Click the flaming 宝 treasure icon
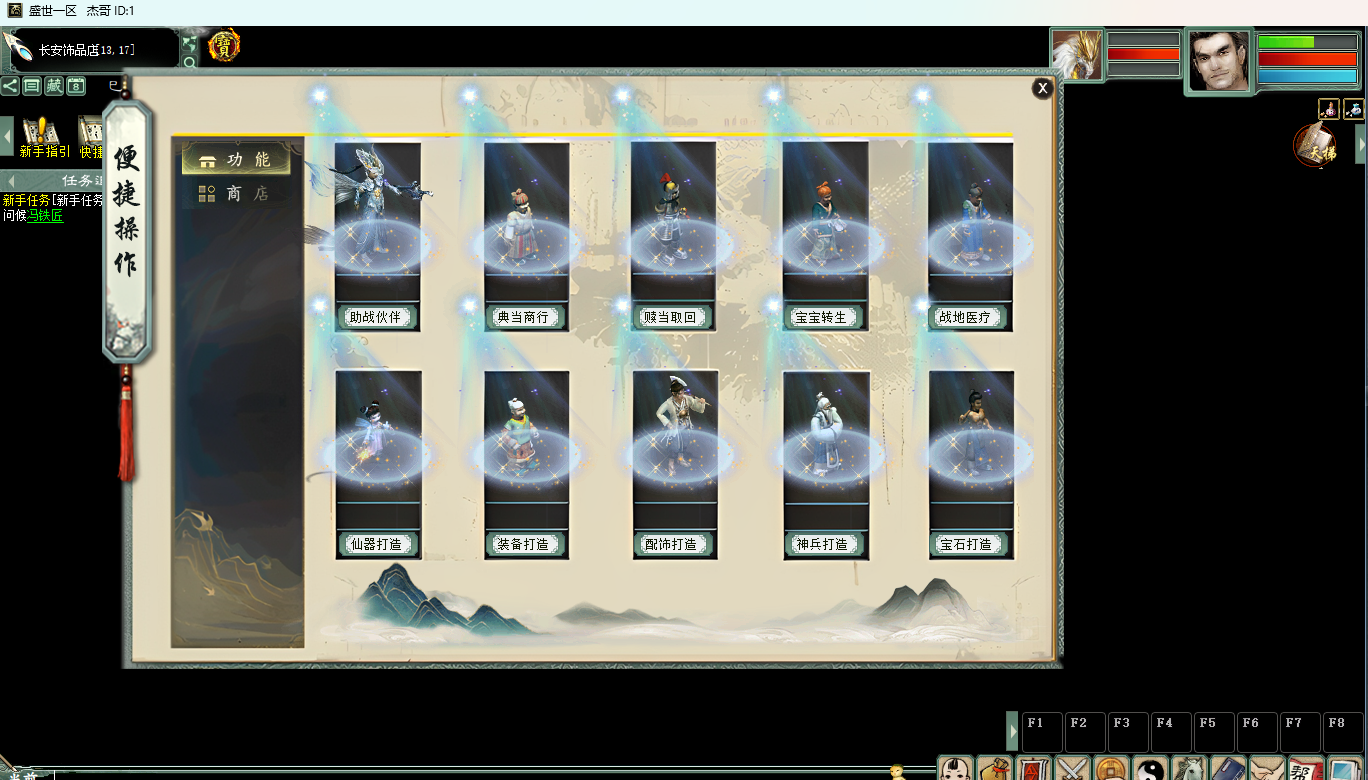The image size is (1368, 780). click(224, 45)
